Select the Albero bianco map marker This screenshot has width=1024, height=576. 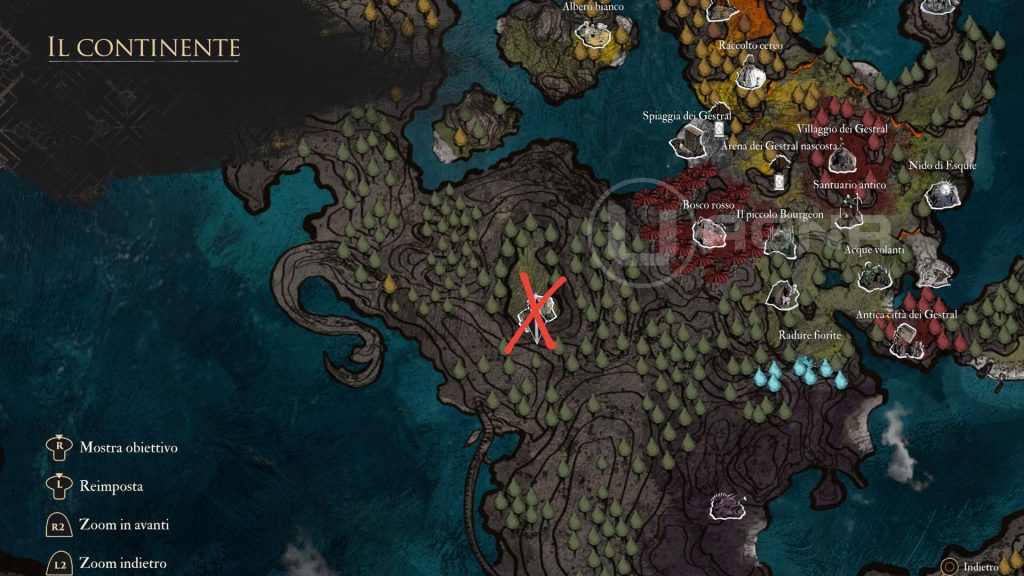coord(593,32)
